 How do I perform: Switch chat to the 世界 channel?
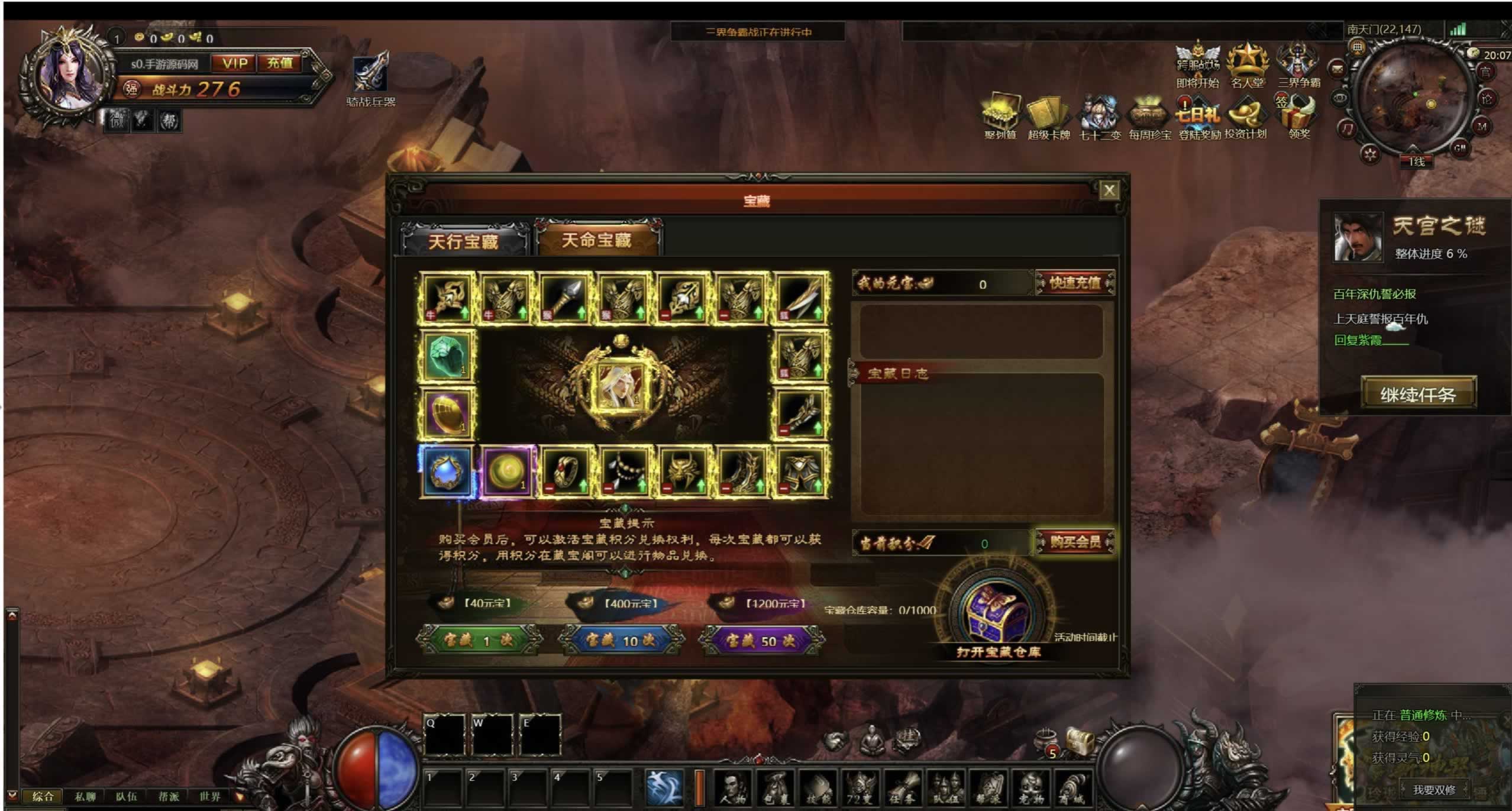pyautogui.click(x=210, y=796)
